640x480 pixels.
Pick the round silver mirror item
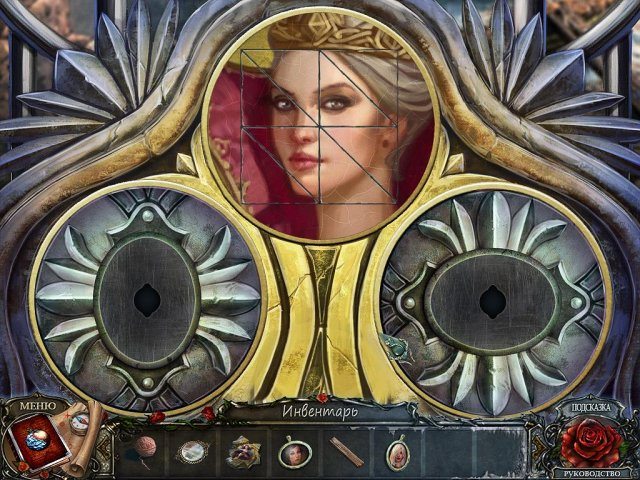pos(190,453)
